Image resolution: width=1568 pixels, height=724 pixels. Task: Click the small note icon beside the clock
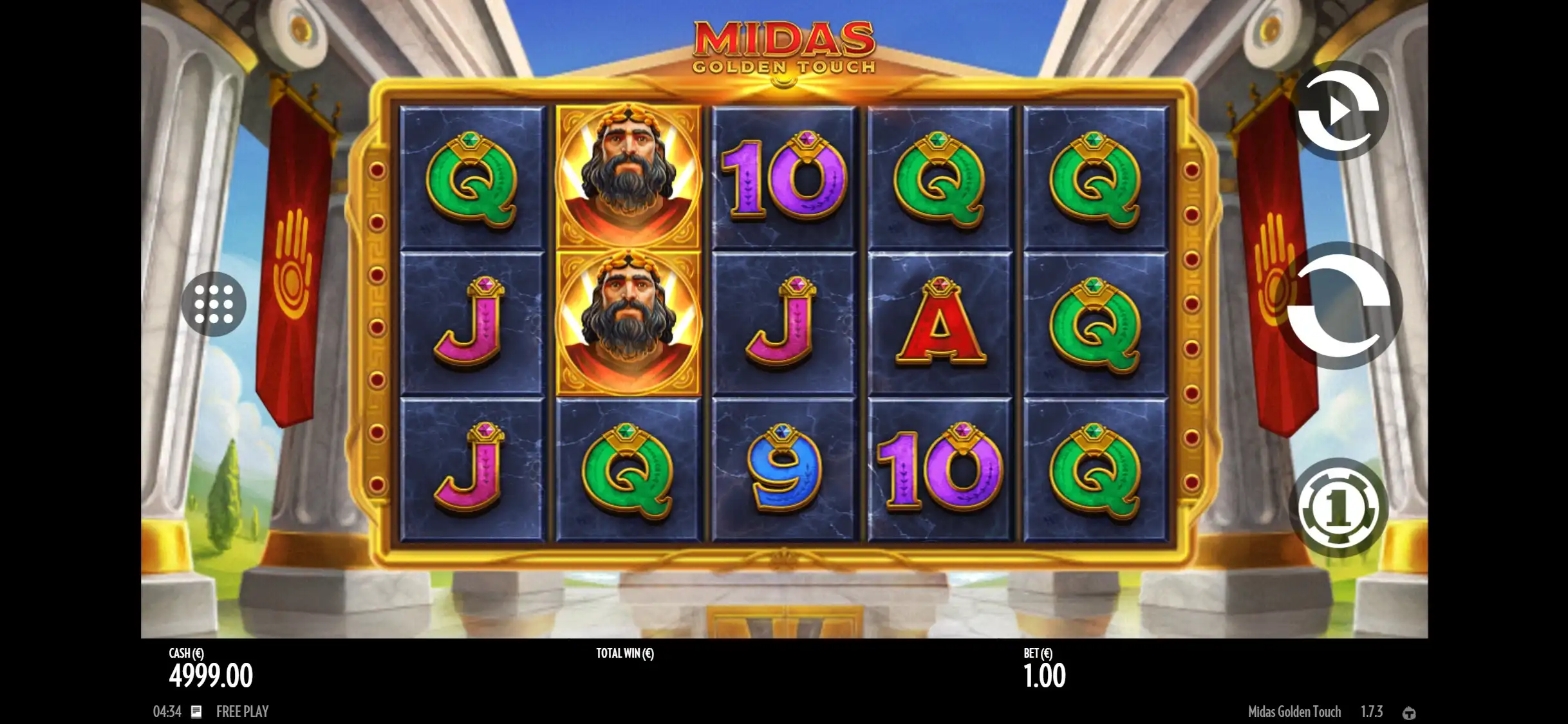[196, 711]
